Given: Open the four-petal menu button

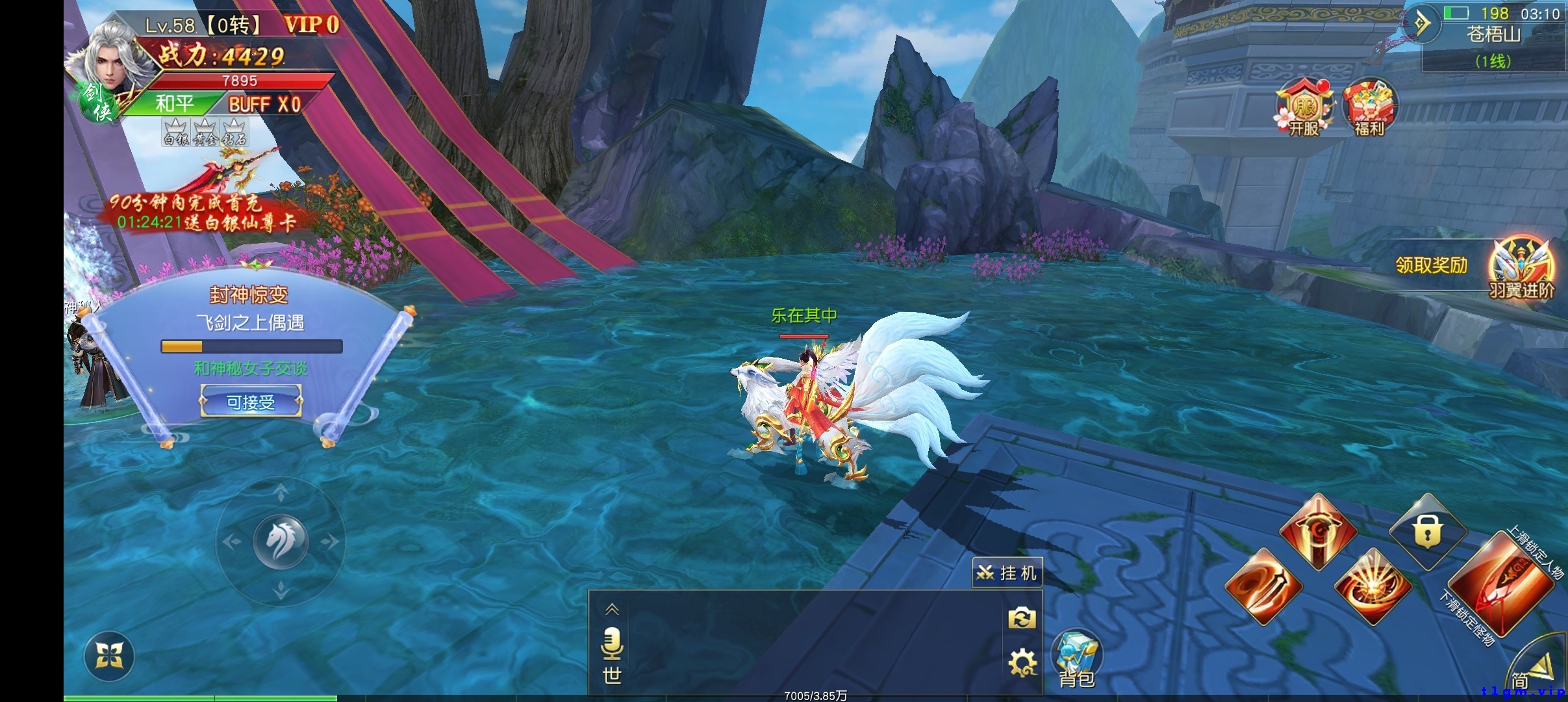Looking at the screenshot, I should 109,656.
